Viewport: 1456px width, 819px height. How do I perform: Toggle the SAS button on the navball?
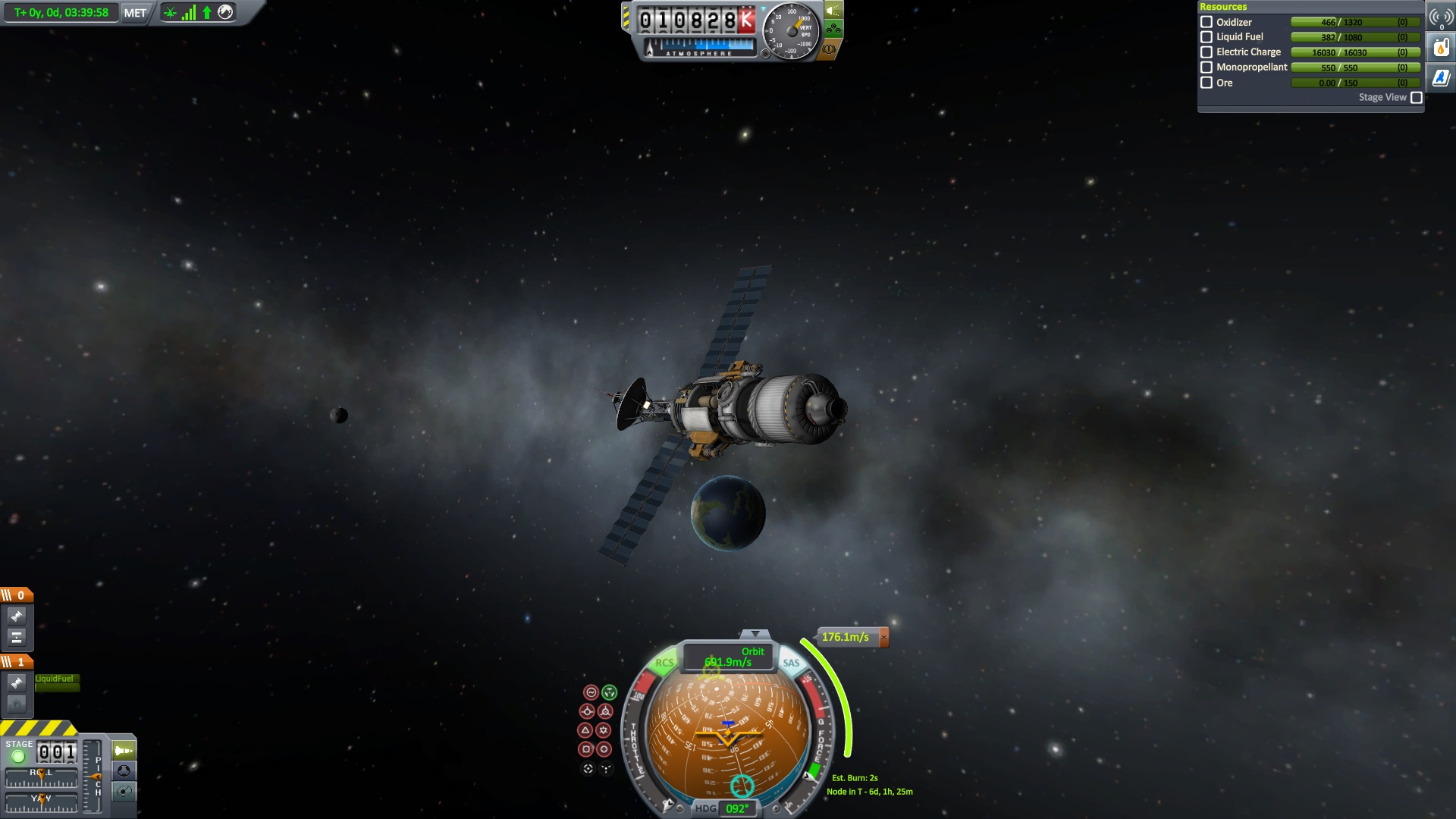pos(791,663)
